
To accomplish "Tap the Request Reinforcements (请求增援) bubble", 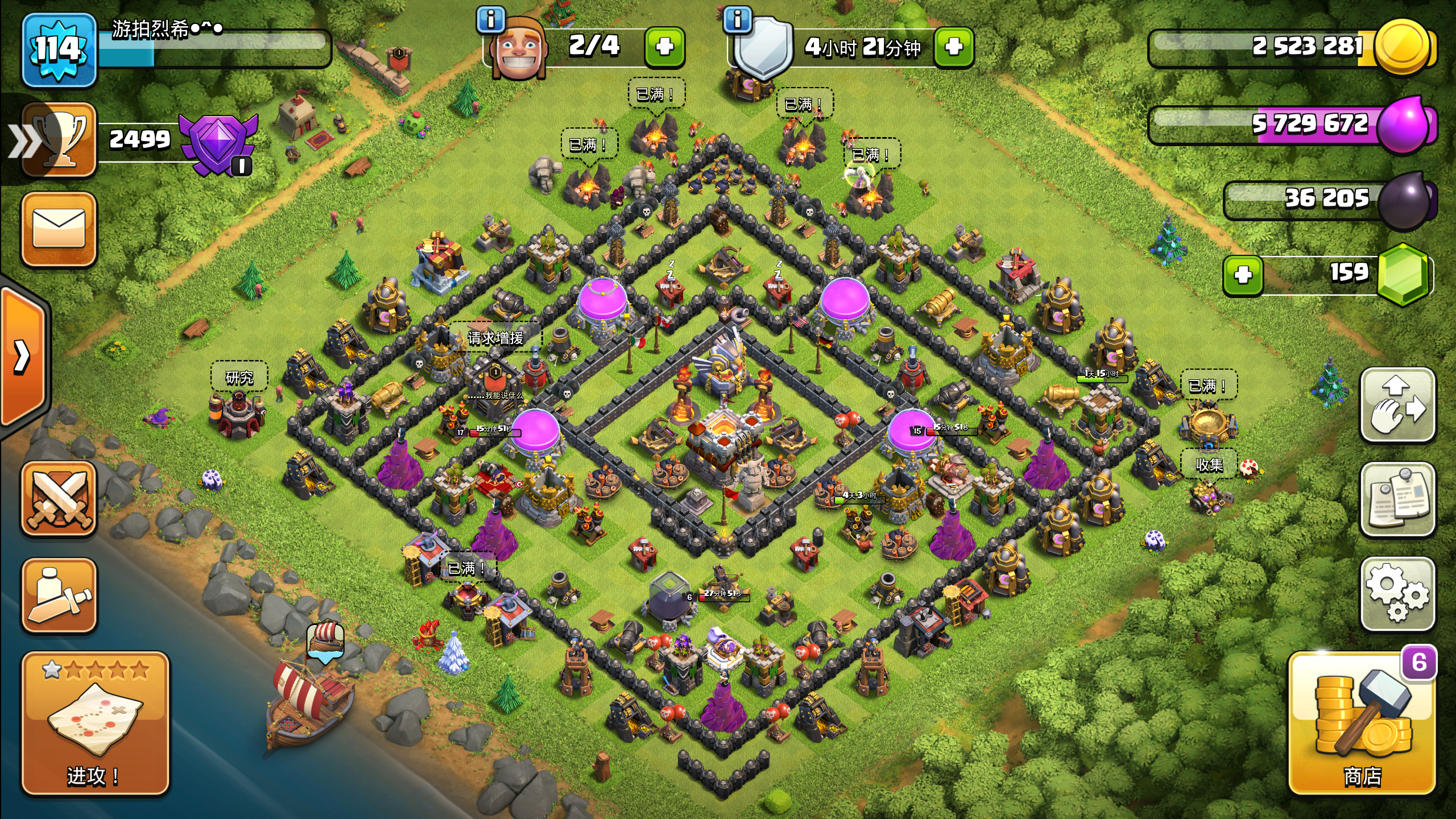I will click(495, 338).
